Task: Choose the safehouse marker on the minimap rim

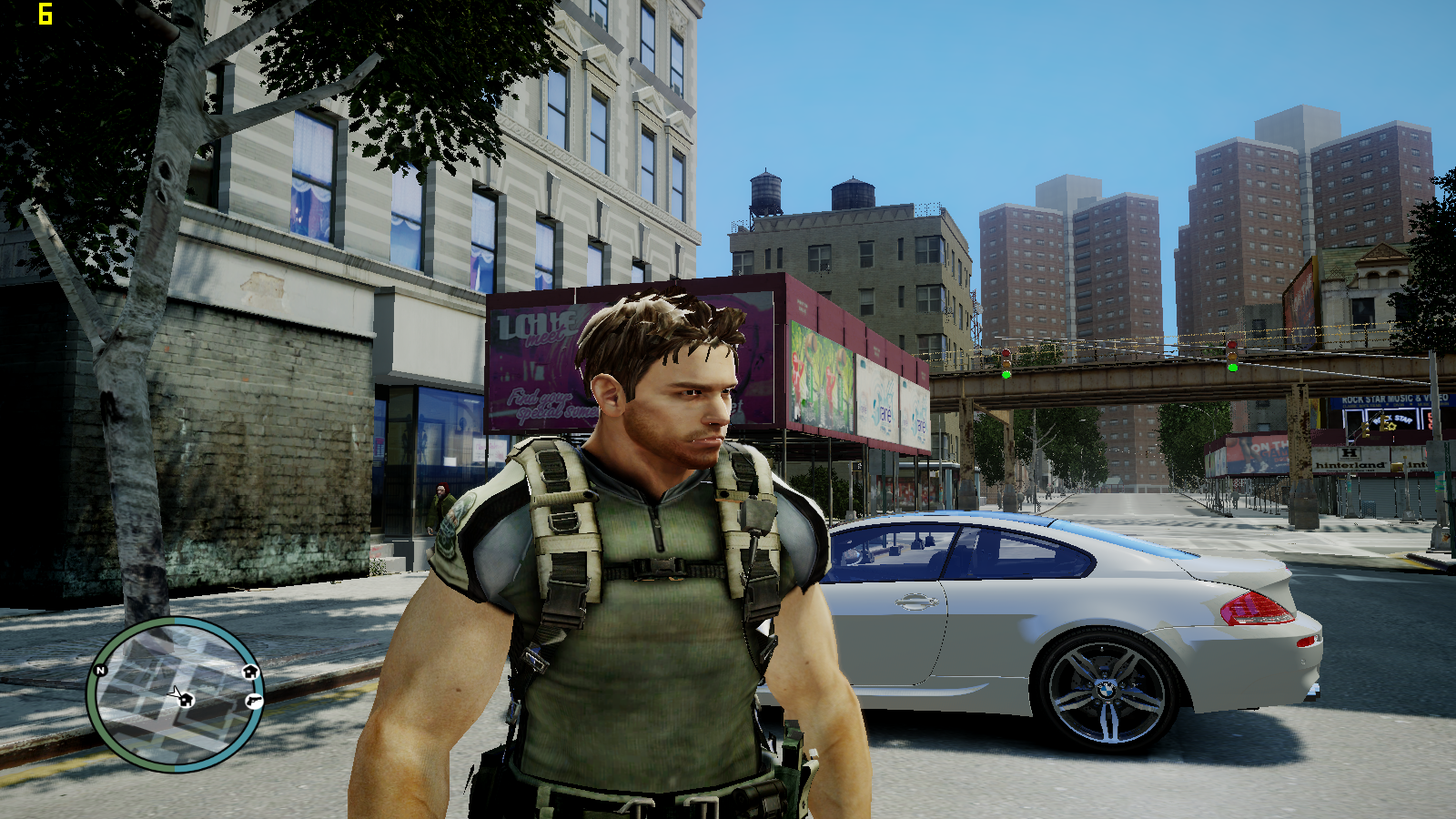Action: click(x=250, y=672)
